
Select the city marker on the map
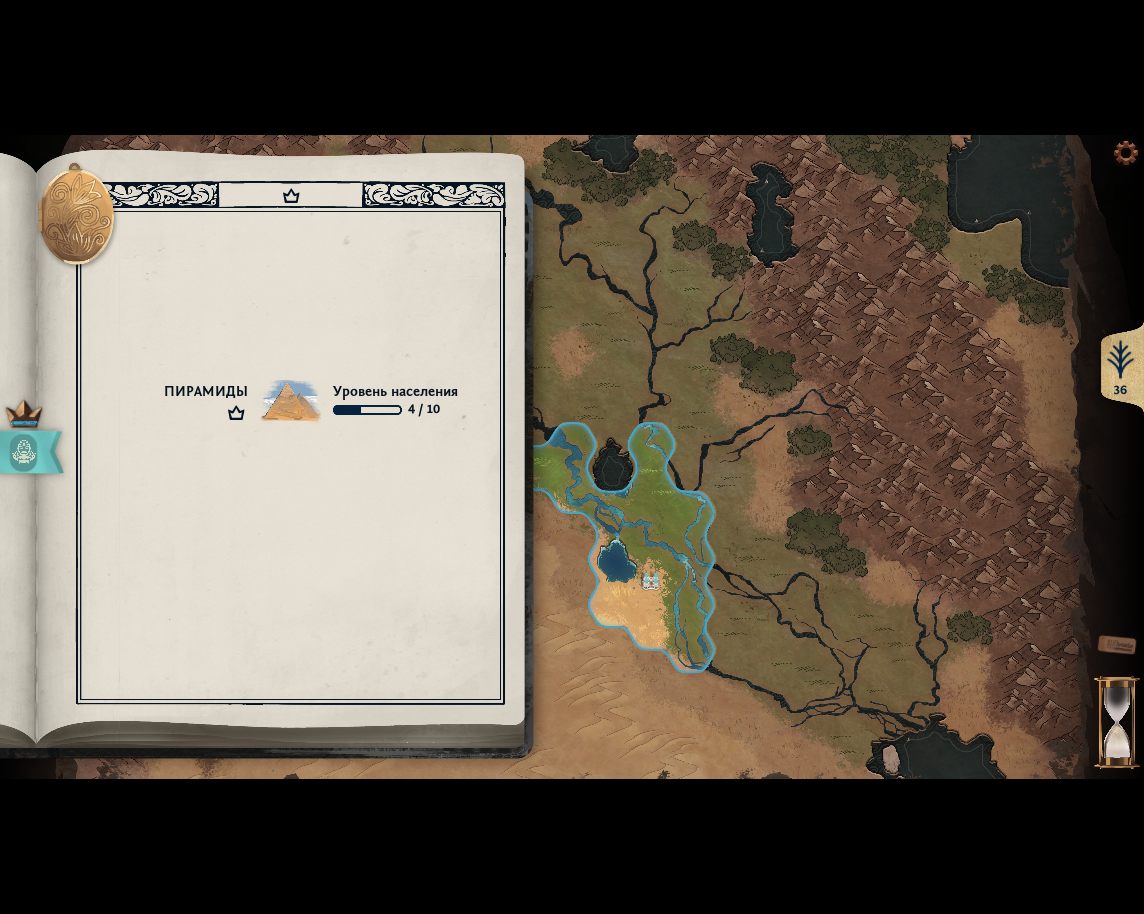click(x=651, y=580)
